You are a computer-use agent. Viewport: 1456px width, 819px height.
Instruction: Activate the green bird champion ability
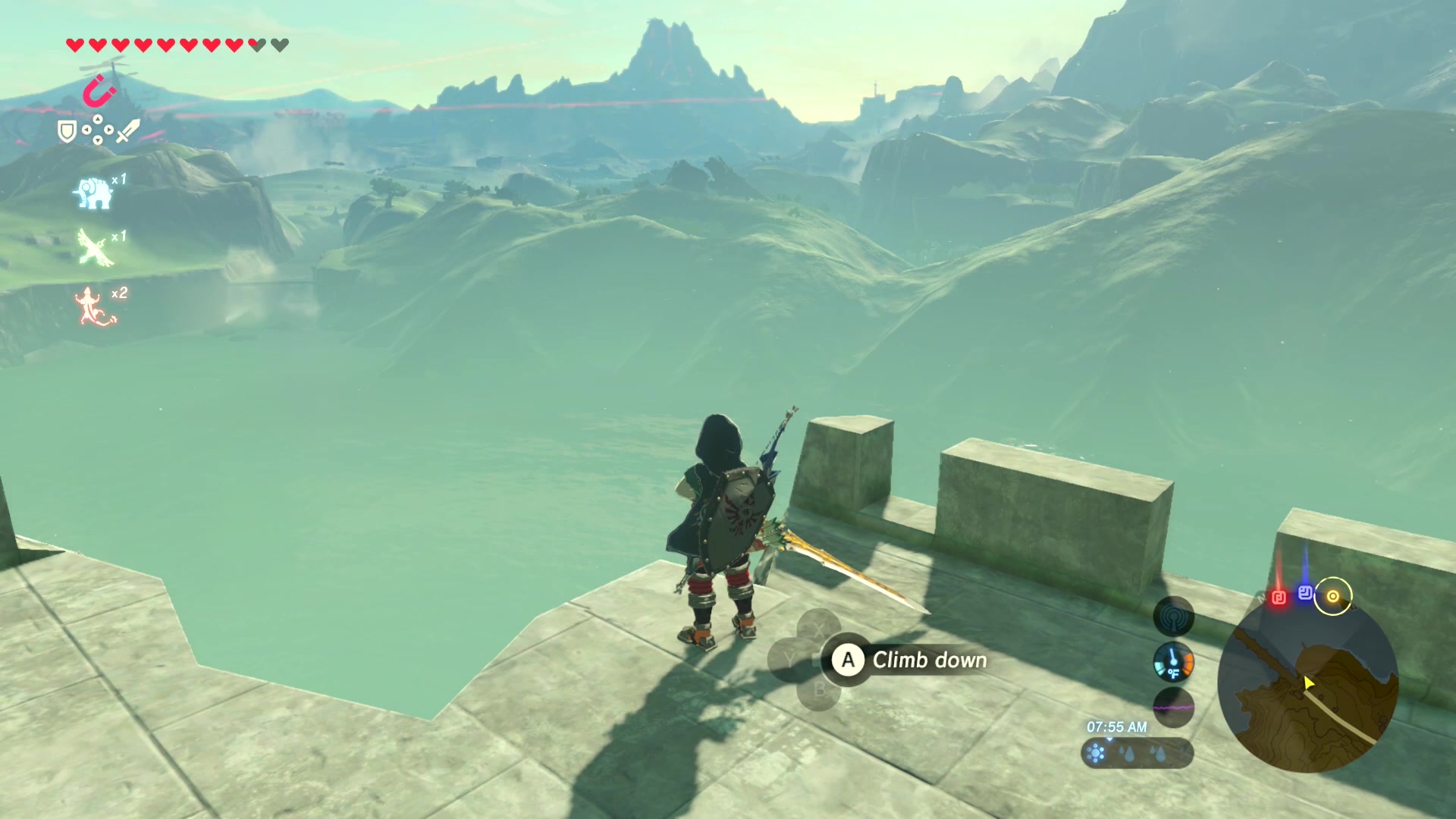(x=95, y=248)
